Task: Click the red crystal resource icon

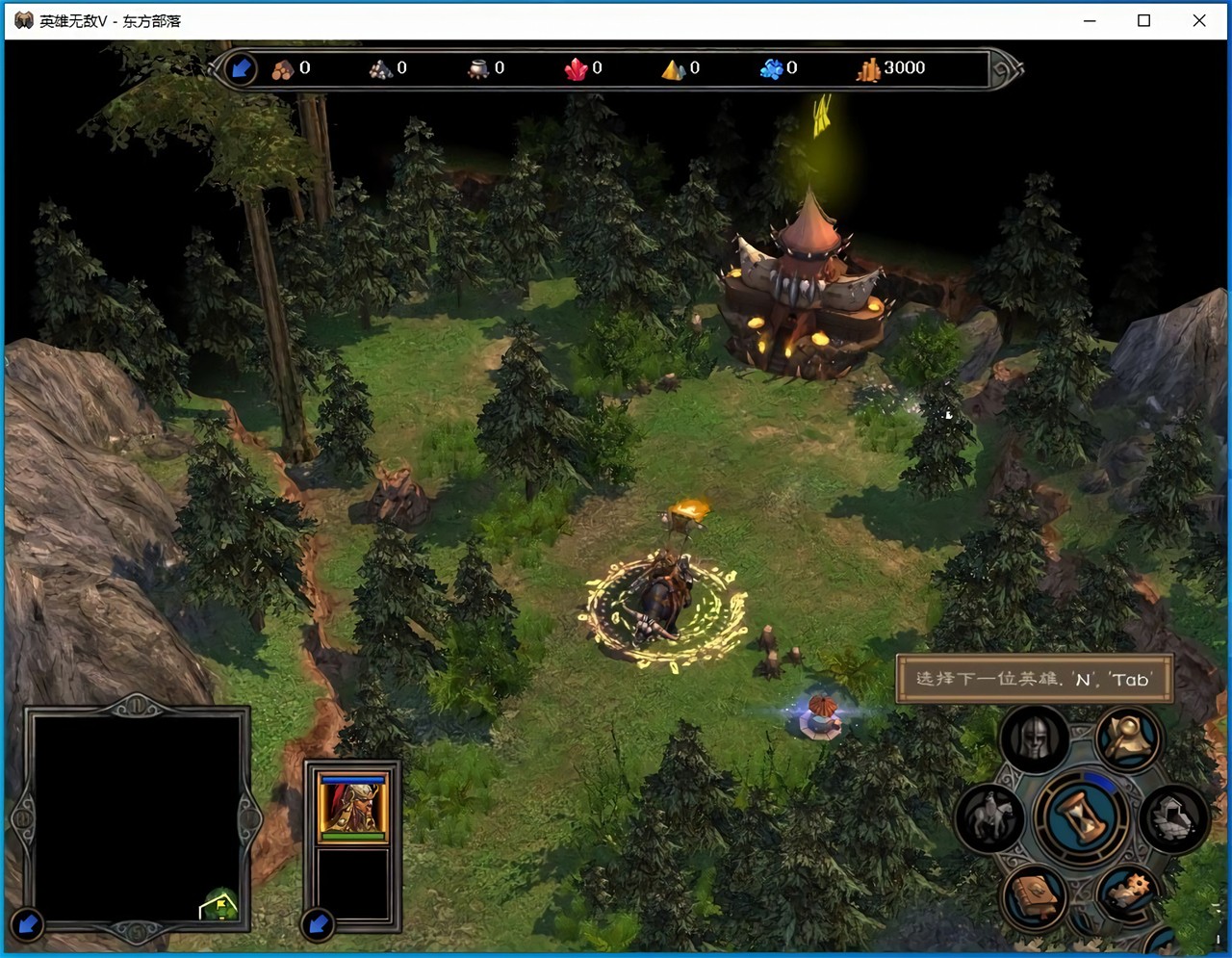Action: (576, 69)
